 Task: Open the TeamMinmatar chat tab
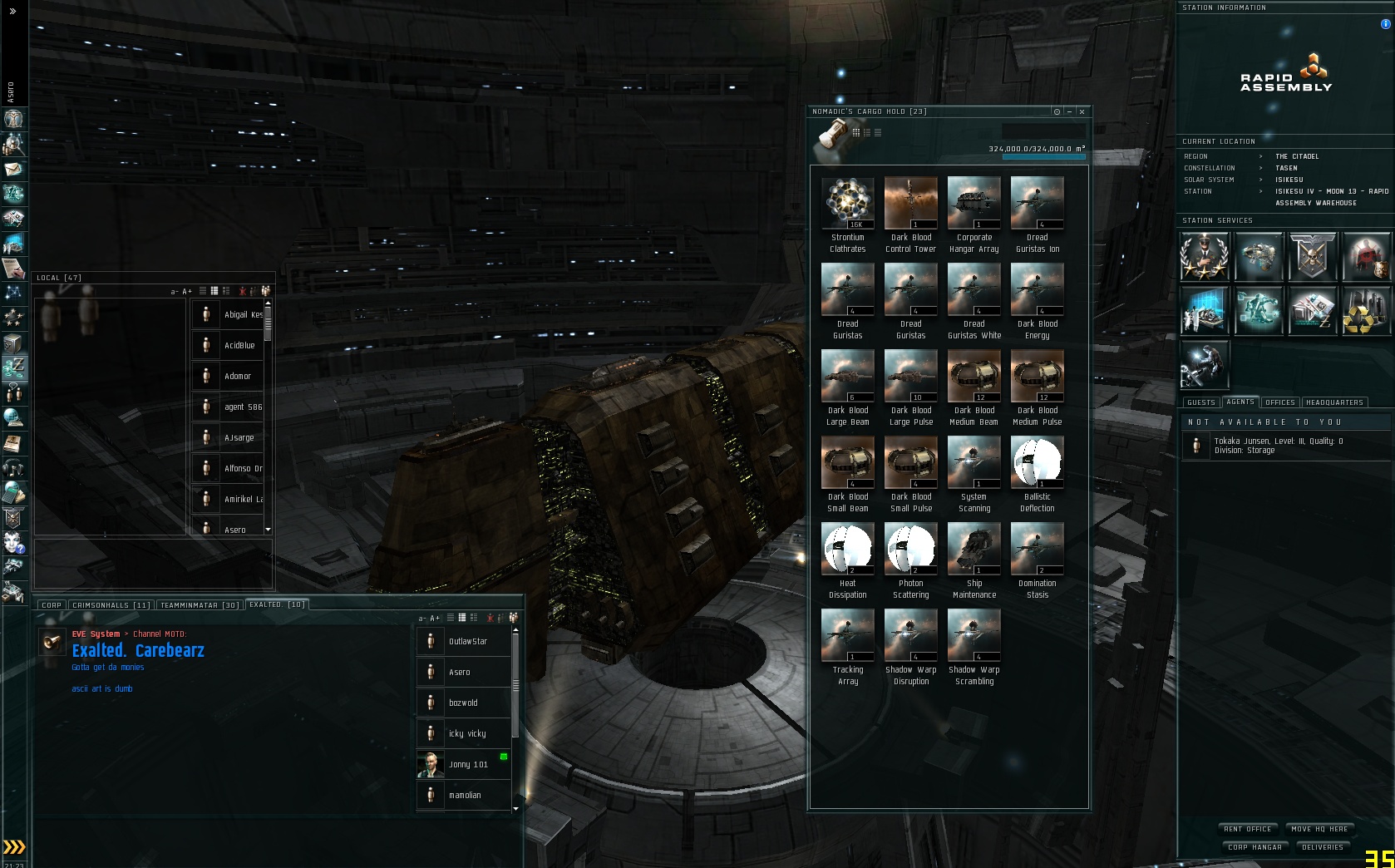pos(199,605)
